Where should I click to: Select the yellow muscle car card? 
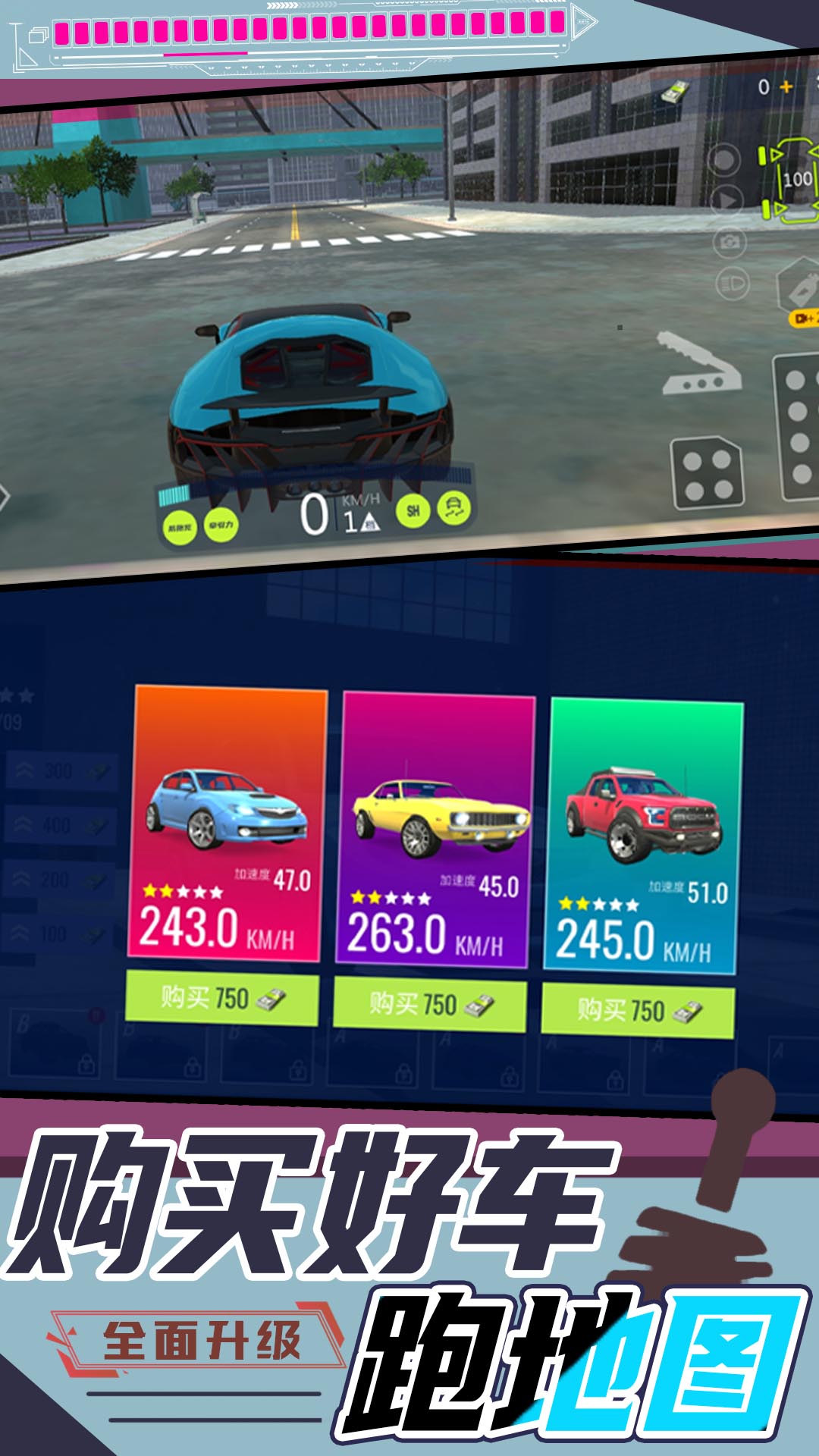[x=436, y=830]
